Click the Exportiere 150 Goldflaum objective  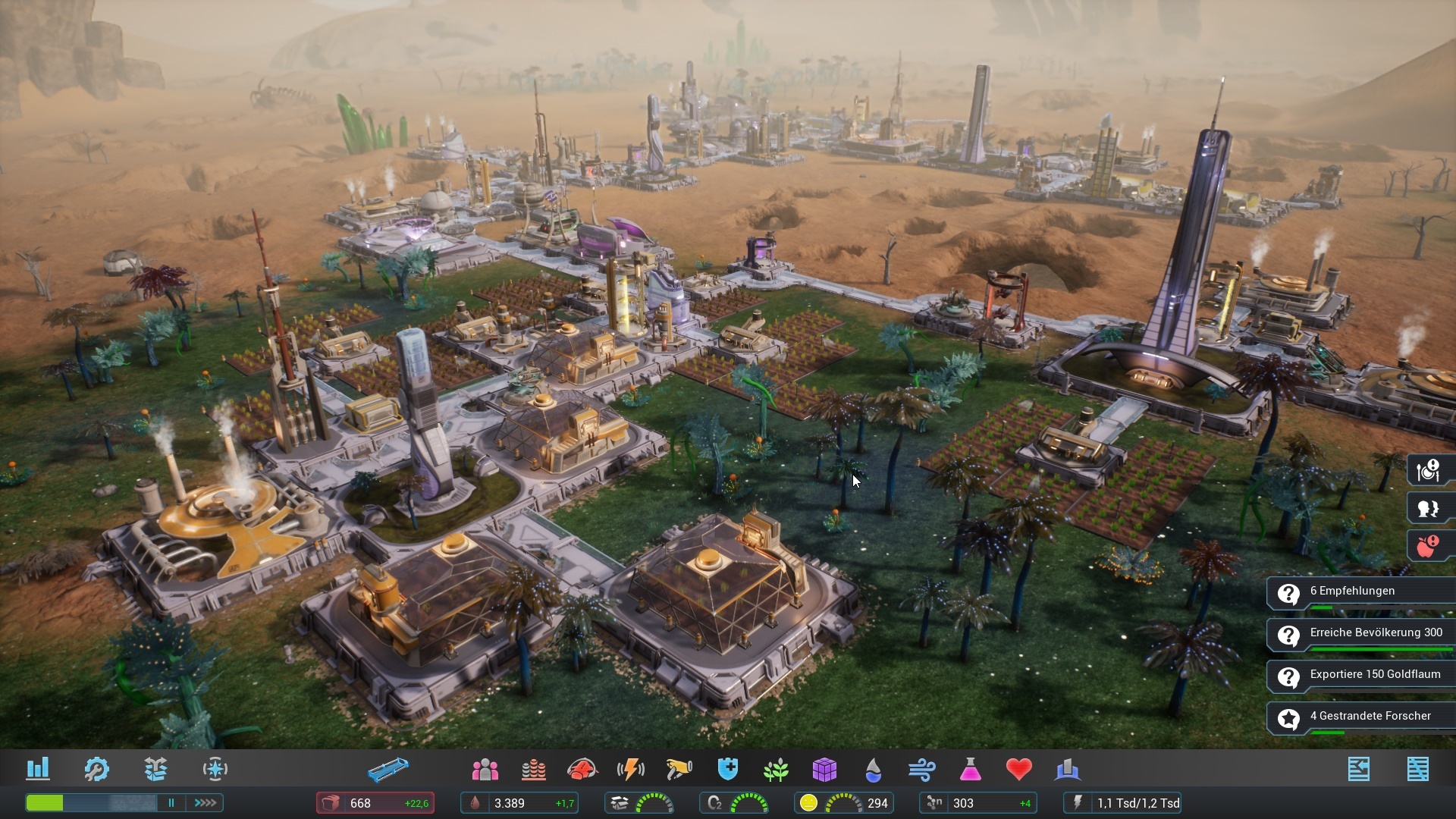pos(1365,673)
